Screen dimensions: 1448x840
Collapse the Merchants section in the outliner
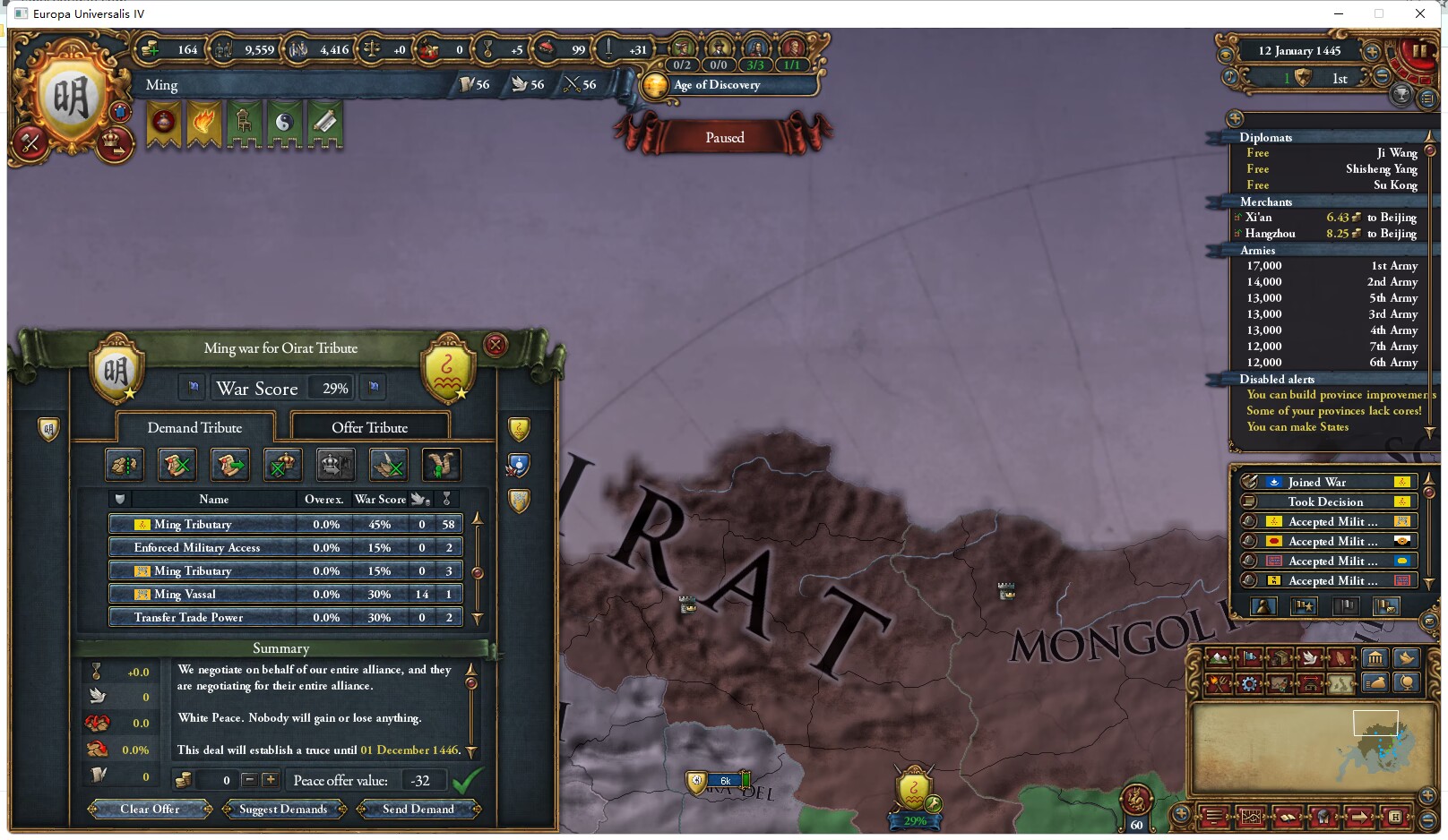pos(1266,202)
